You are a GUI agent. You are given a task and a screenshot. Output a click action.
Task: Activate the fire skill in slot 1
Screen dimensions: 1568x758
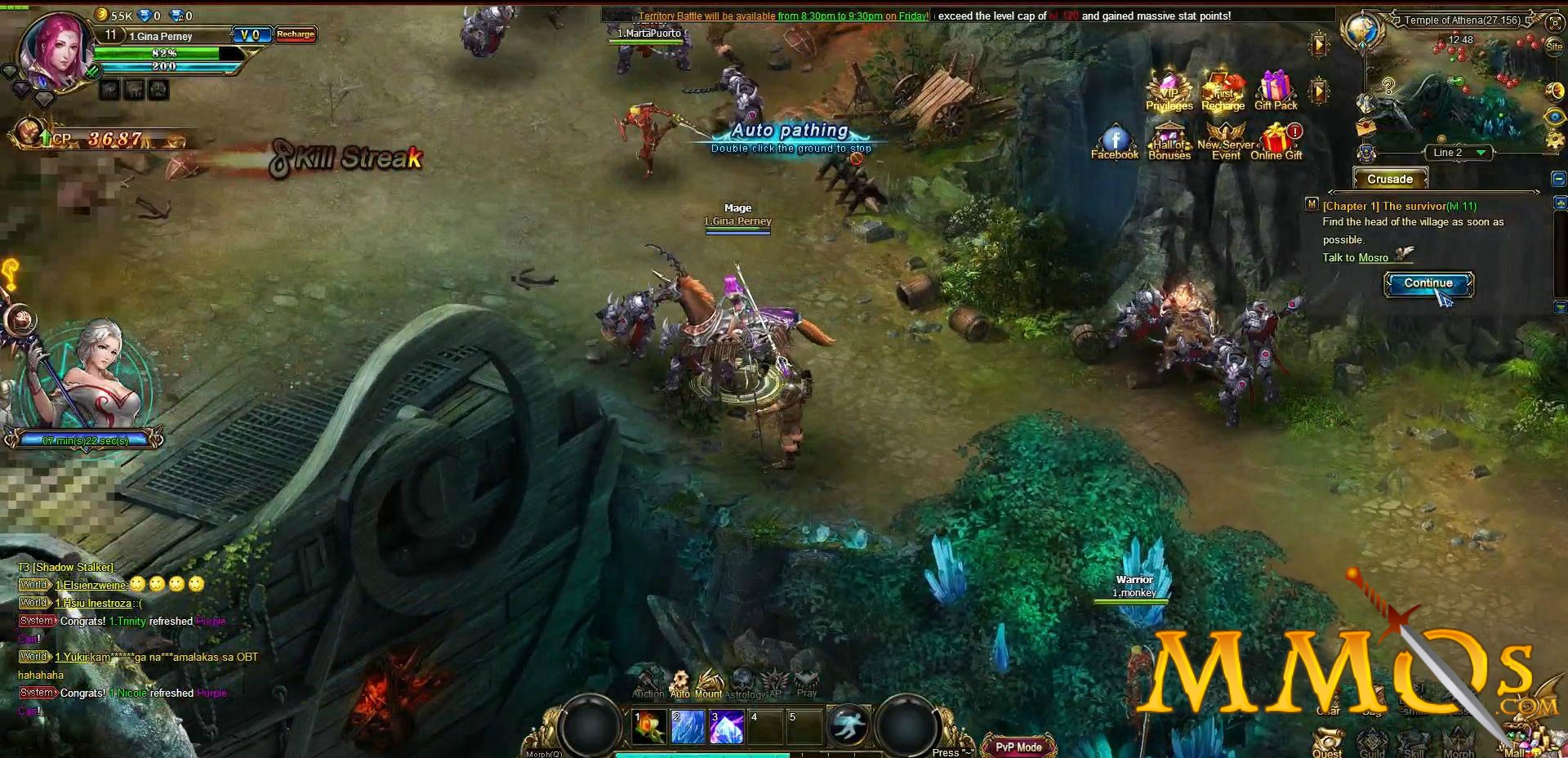(x=649, y=726)
